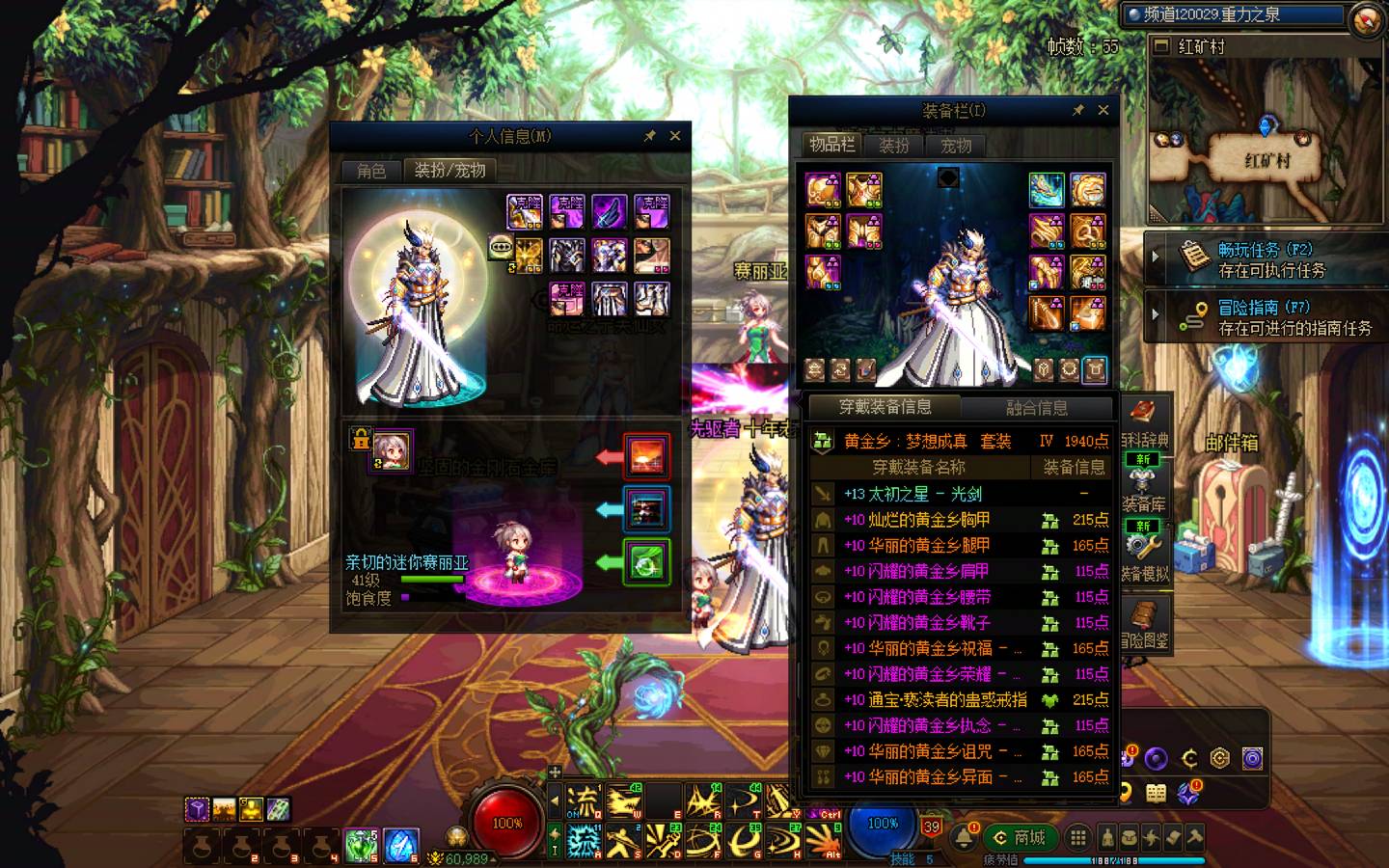This screenshot has width=1389, height=868.
Task: Close the 装备栏 equipment window
Action: click(1103, 110)
